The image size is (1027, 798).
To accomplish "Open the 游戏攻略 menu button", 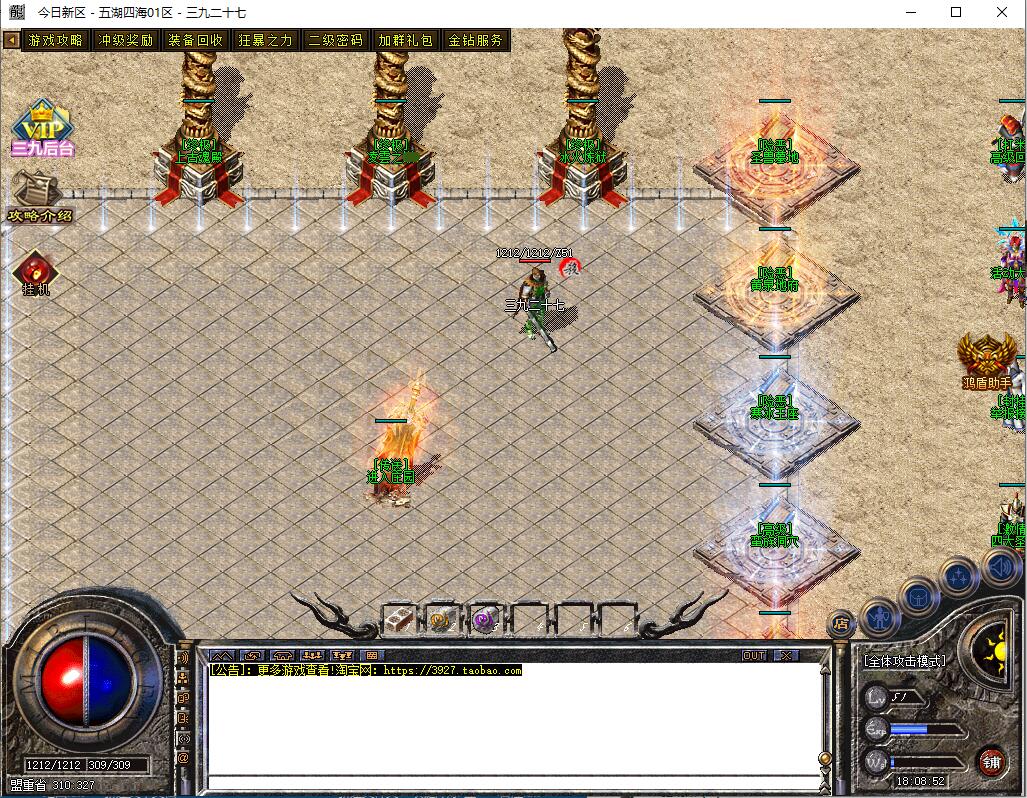I will coord(56,41).
